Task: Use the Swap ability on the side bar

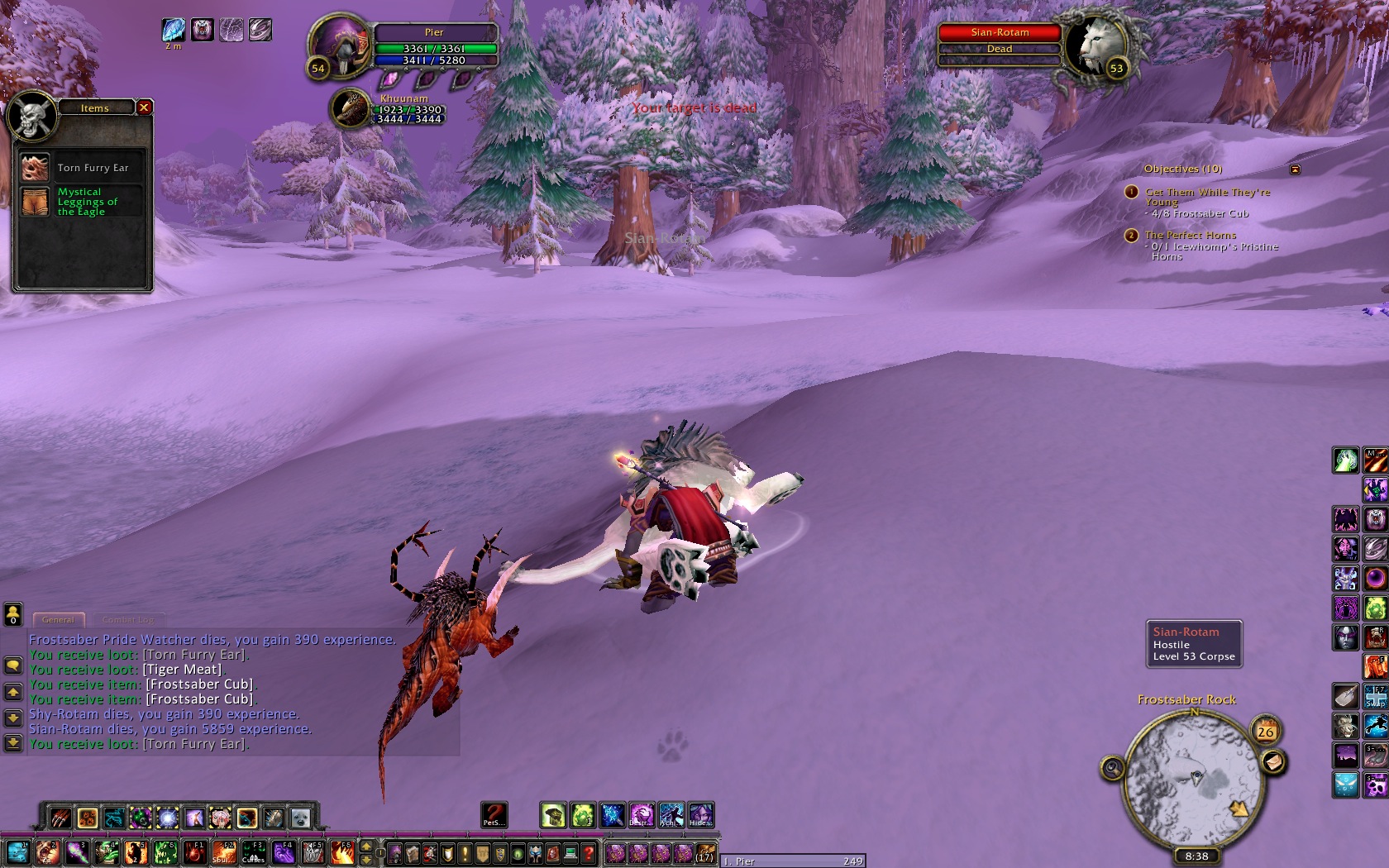Action: [1375, 697]
